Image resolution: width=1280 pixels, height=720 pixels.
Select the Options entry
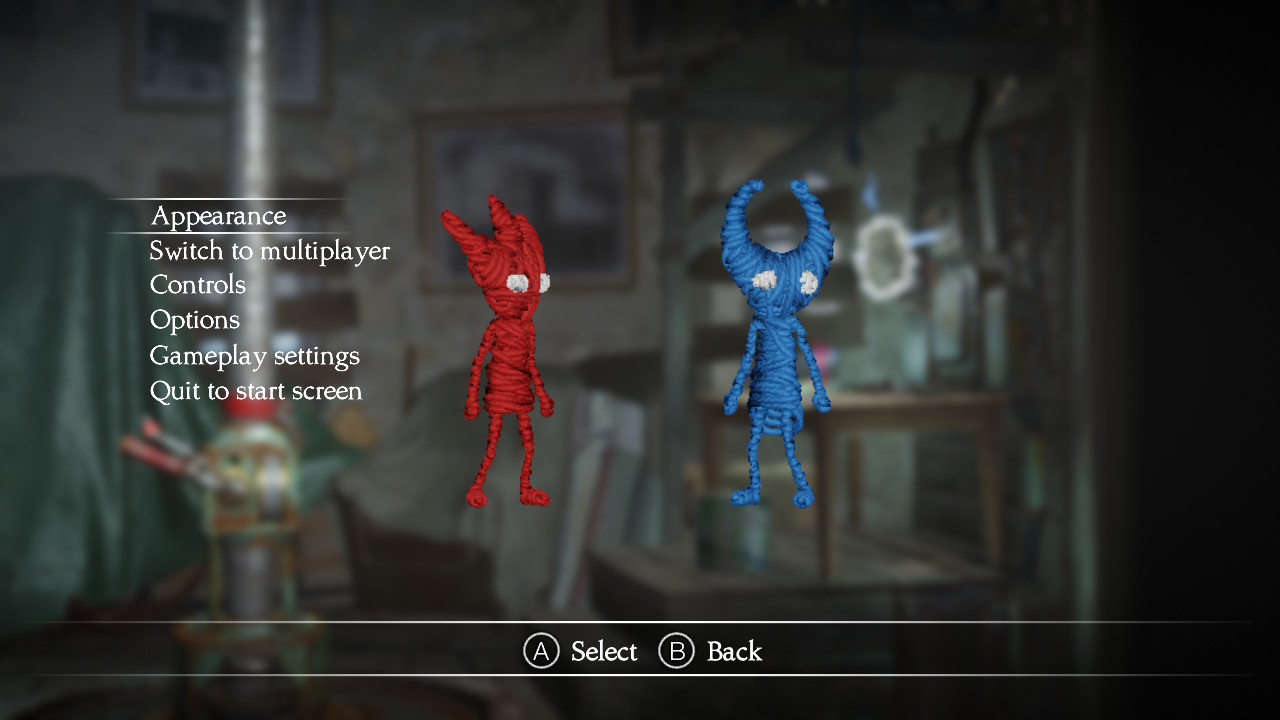tap(194, 320)
